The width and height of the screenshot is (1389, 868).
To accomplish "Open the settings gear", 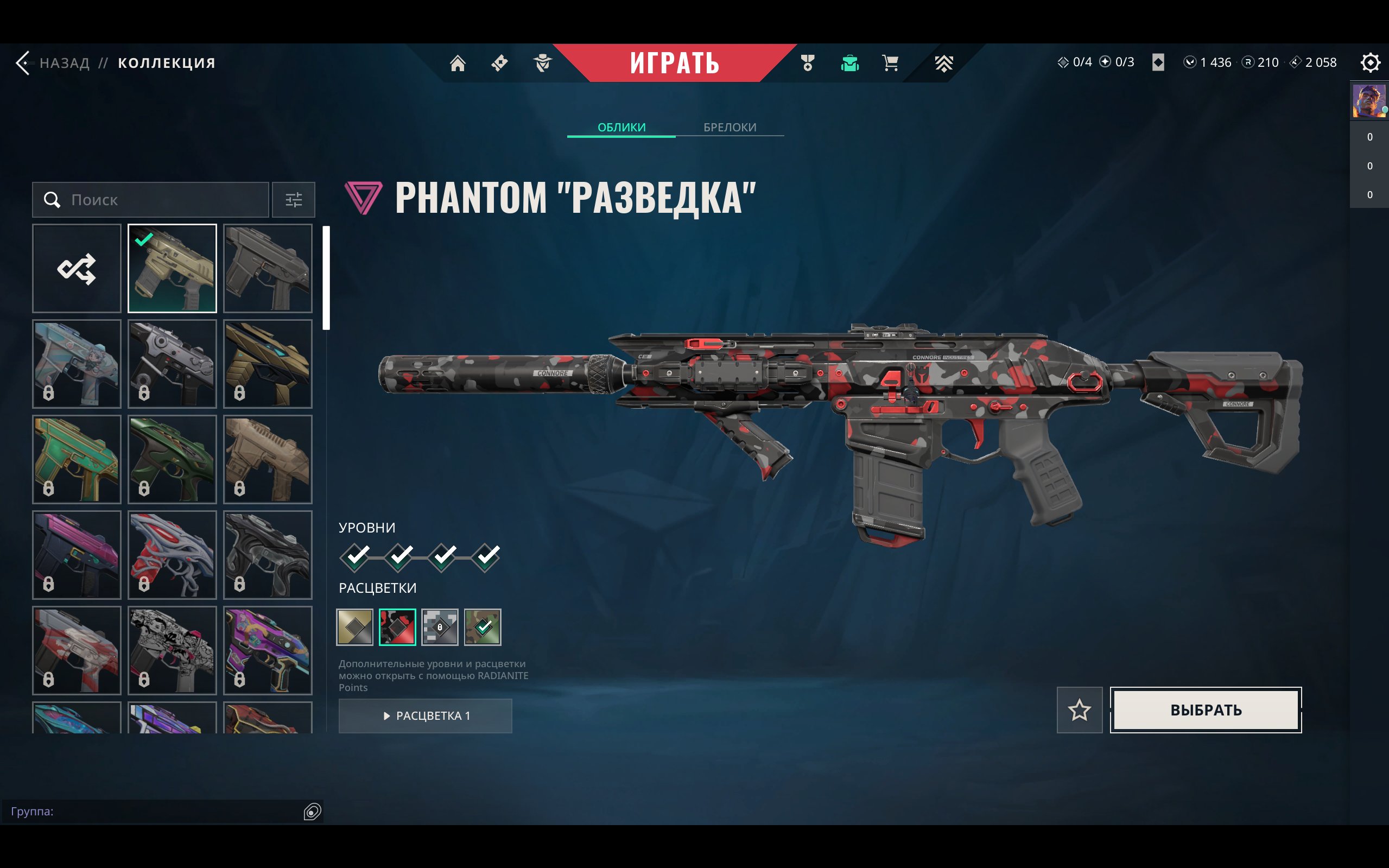I will [x=1369, y=62].
